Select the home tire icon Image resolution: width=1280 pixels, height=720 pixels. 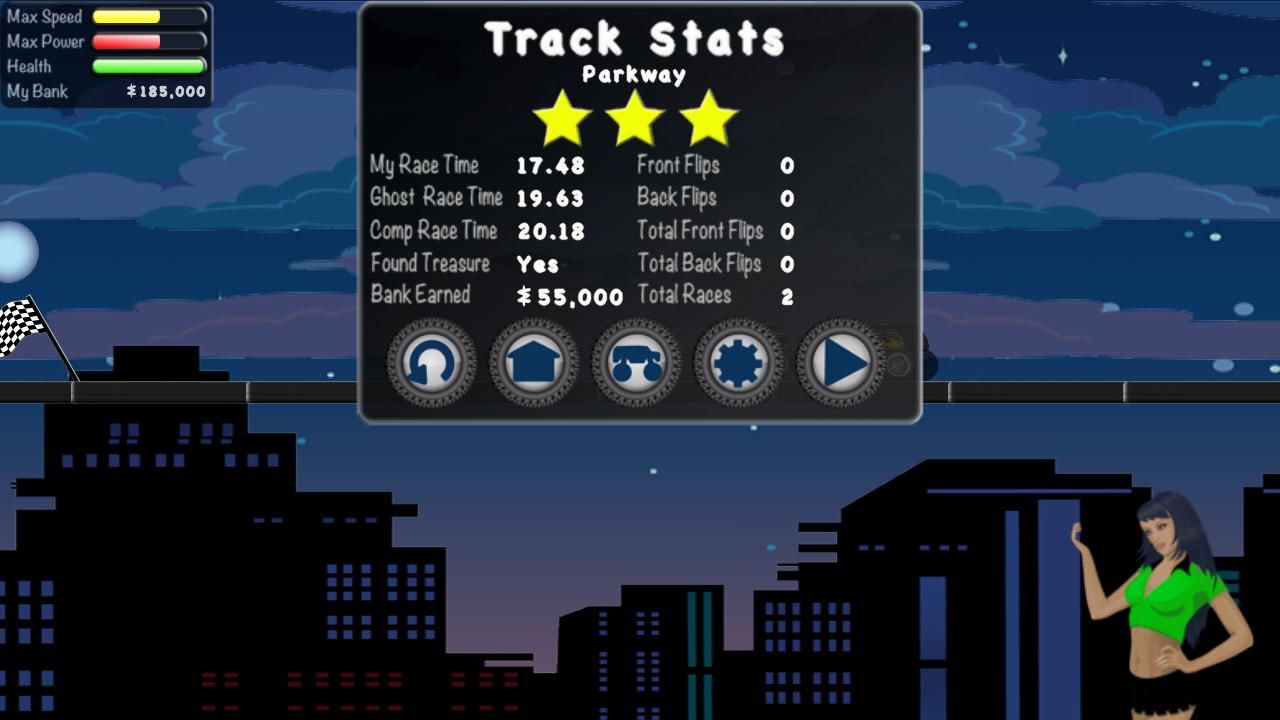[534, 363]
